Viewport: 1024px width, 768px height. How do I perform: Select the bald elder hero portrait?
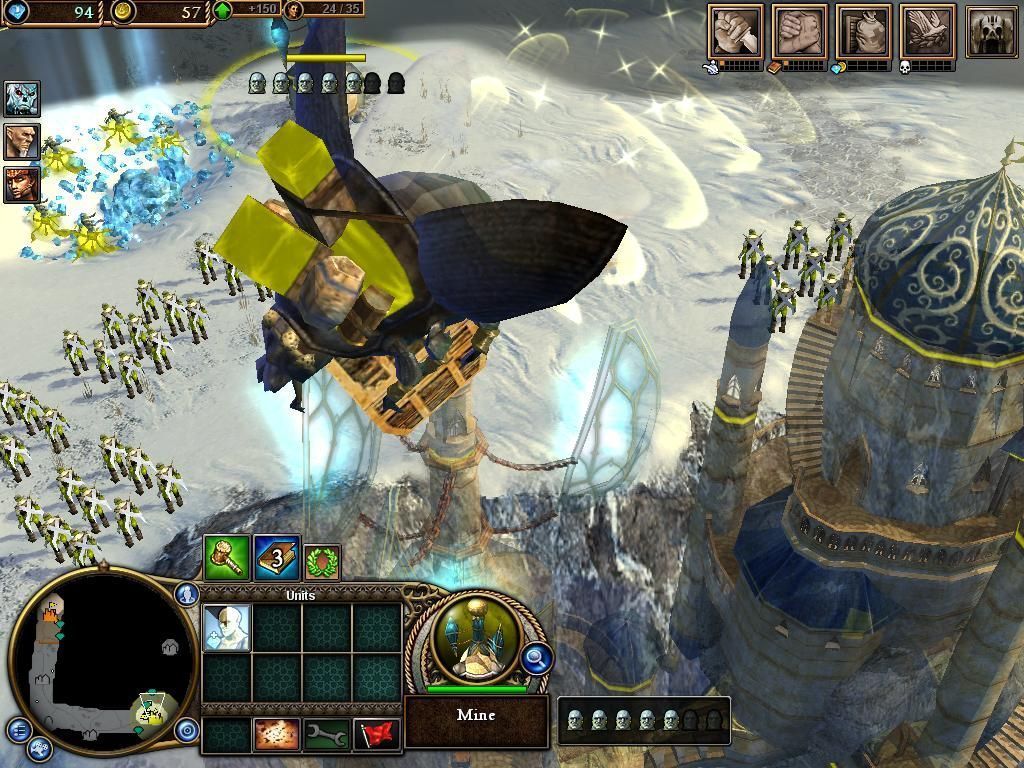pyautogui.click(x=21, y=141)
